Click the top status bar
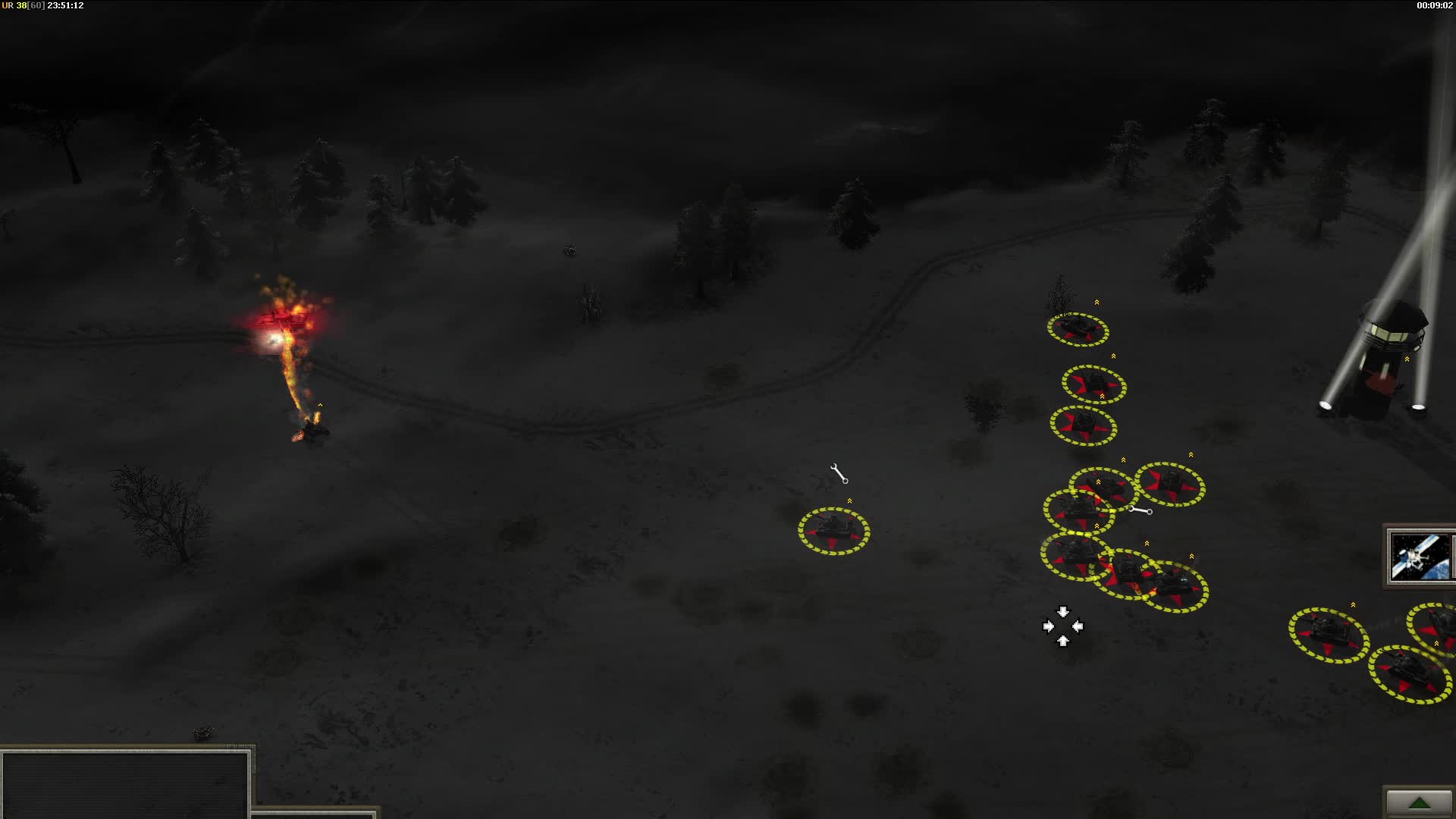 click(728, 5)
